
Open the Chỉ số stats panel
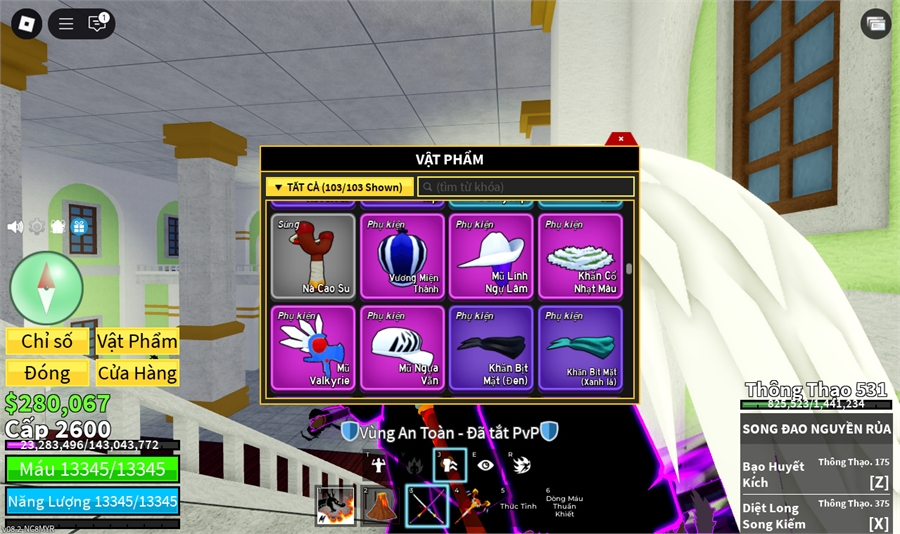point(47,341)
